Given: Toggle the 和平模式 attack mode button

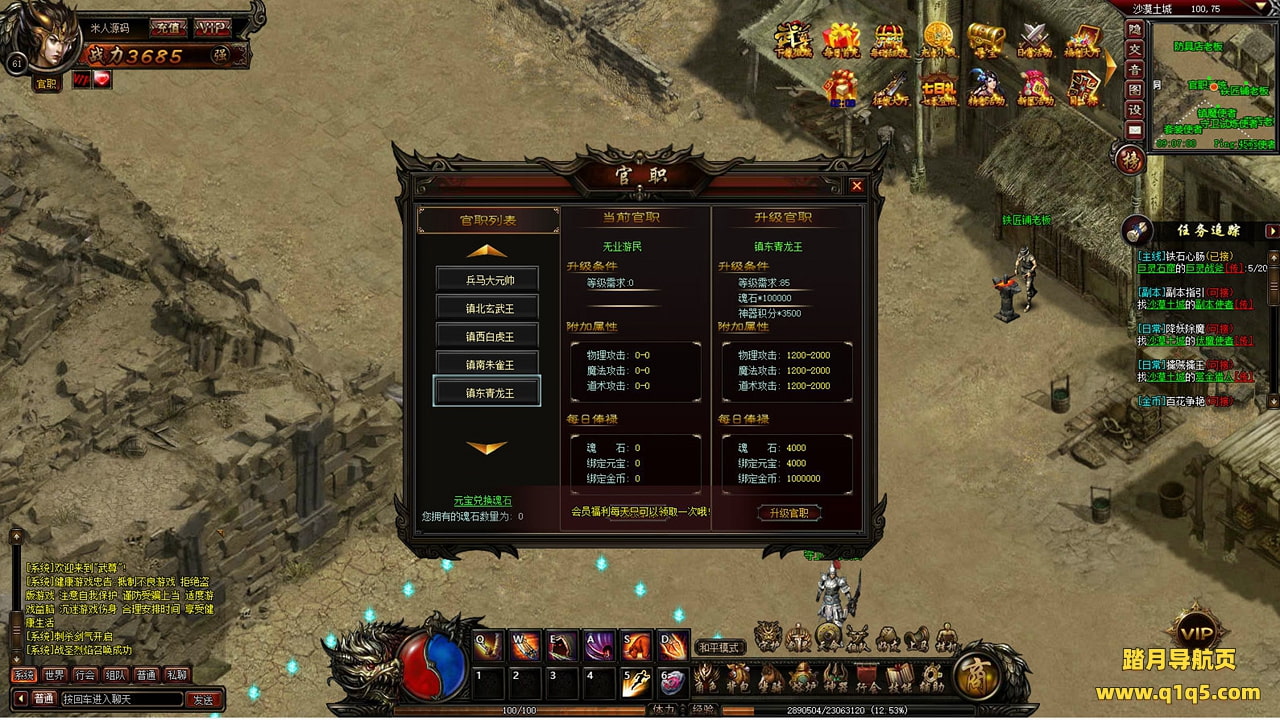Looking at the screenshot, I should 719,647.
